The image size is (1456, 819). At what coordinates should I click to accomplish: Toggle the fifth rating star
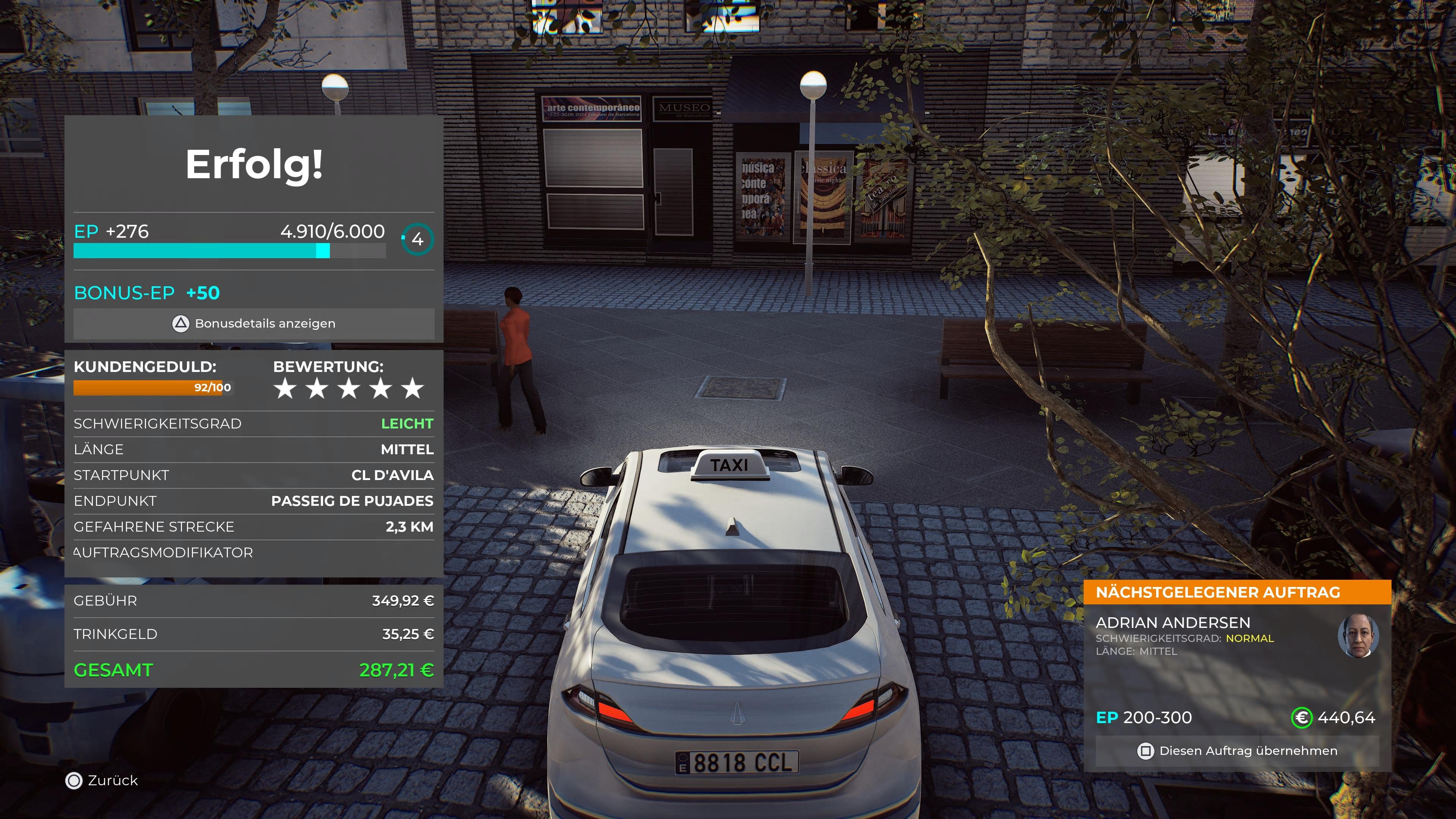pyautogui.click(x=413, y=388)
